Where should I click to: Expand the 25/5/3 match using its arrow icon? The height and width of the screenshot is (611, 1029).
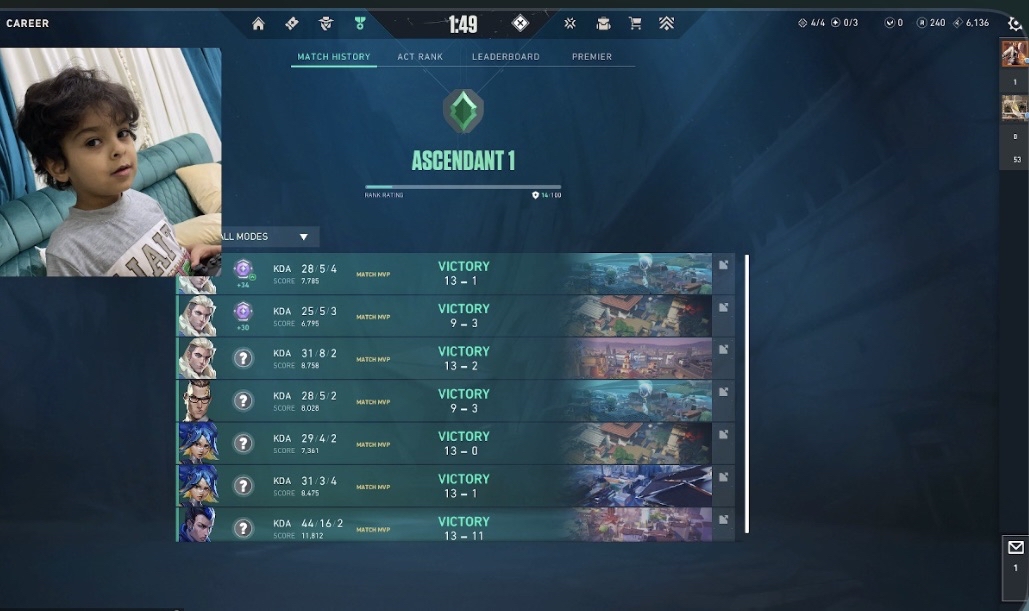pyautogui.click(x=723, y=307)
